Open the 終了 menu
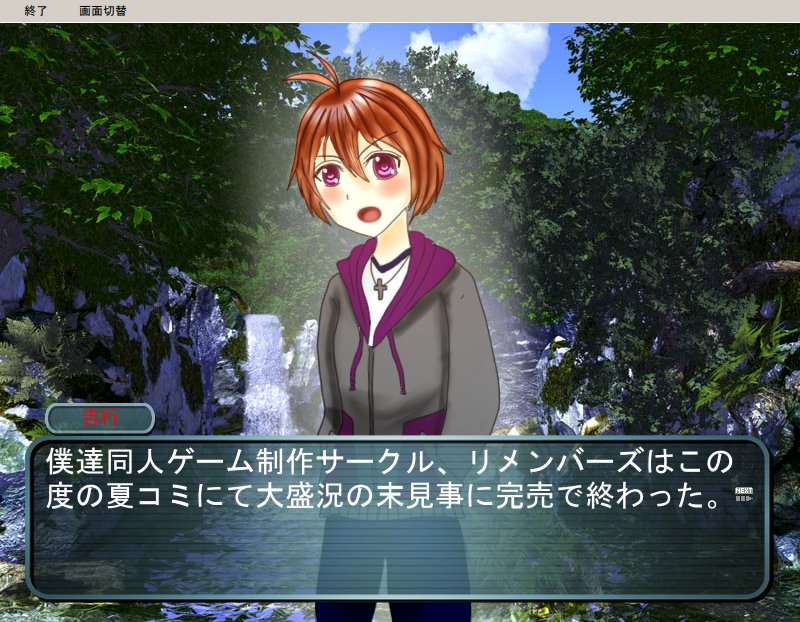The image size is (800, 622). click(35, 11)
